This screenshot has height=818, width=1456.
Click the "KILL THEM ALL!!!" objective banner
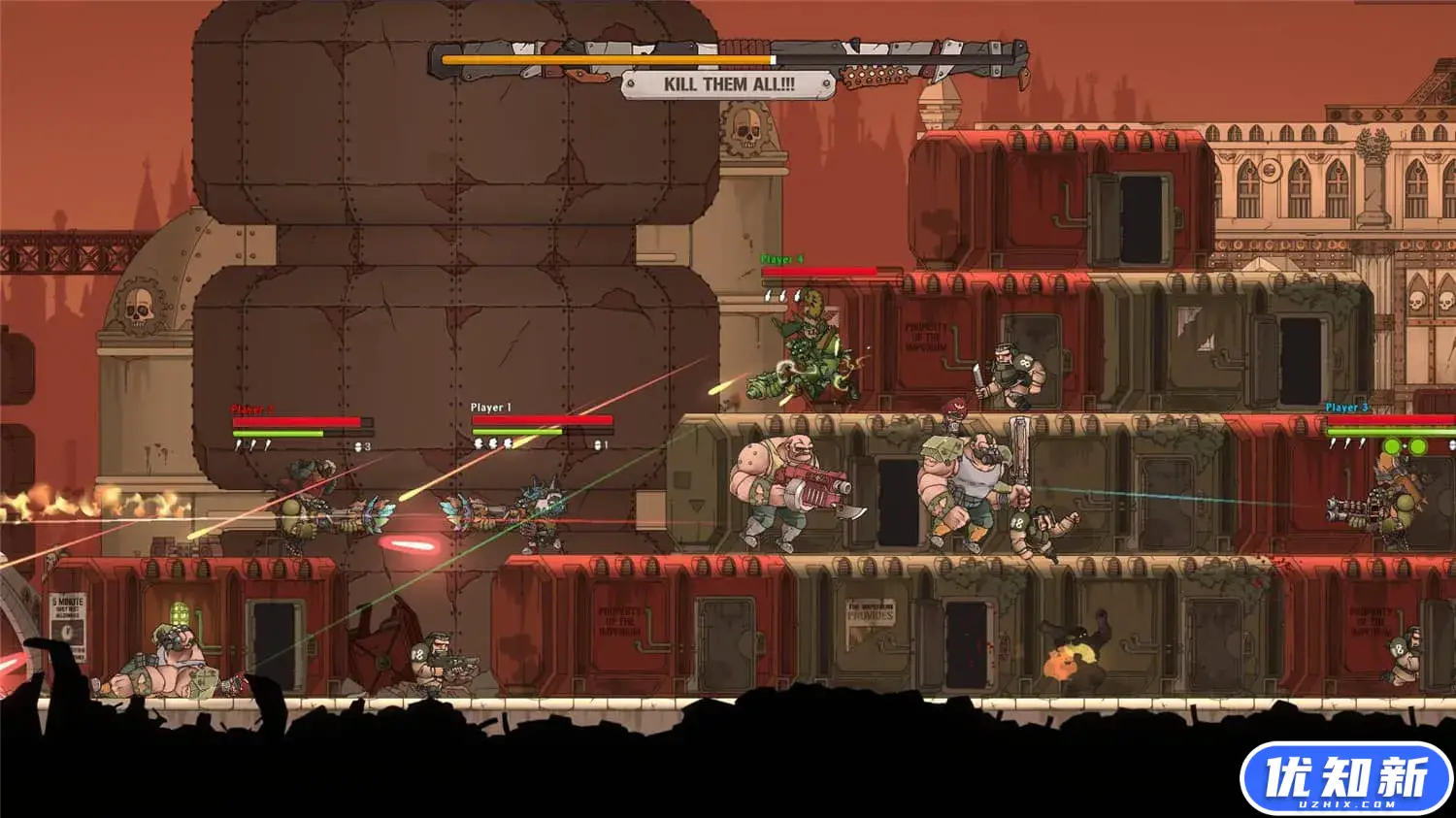pos(728,84)
